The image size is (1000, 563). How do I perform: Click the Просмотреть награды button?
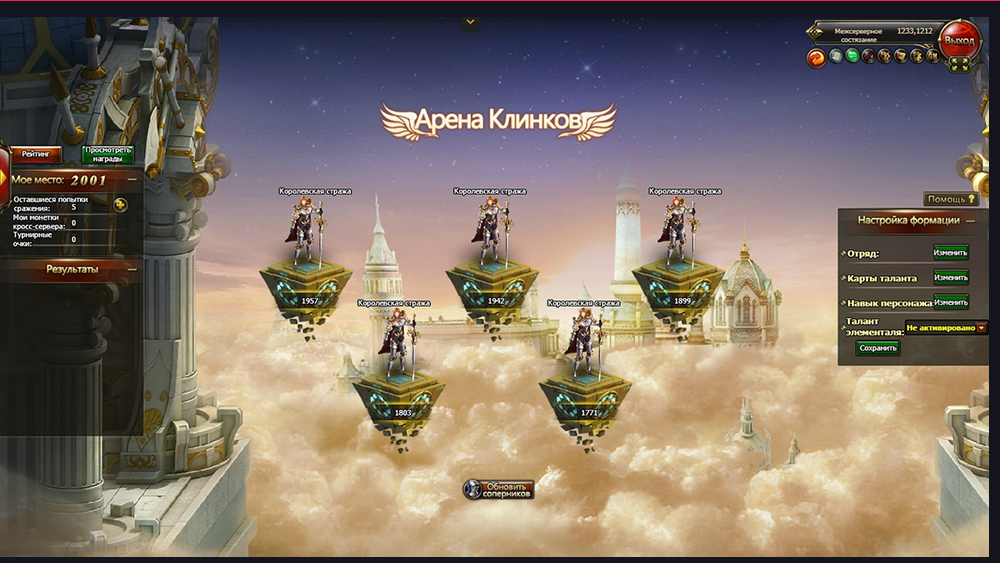coord(108,154)
